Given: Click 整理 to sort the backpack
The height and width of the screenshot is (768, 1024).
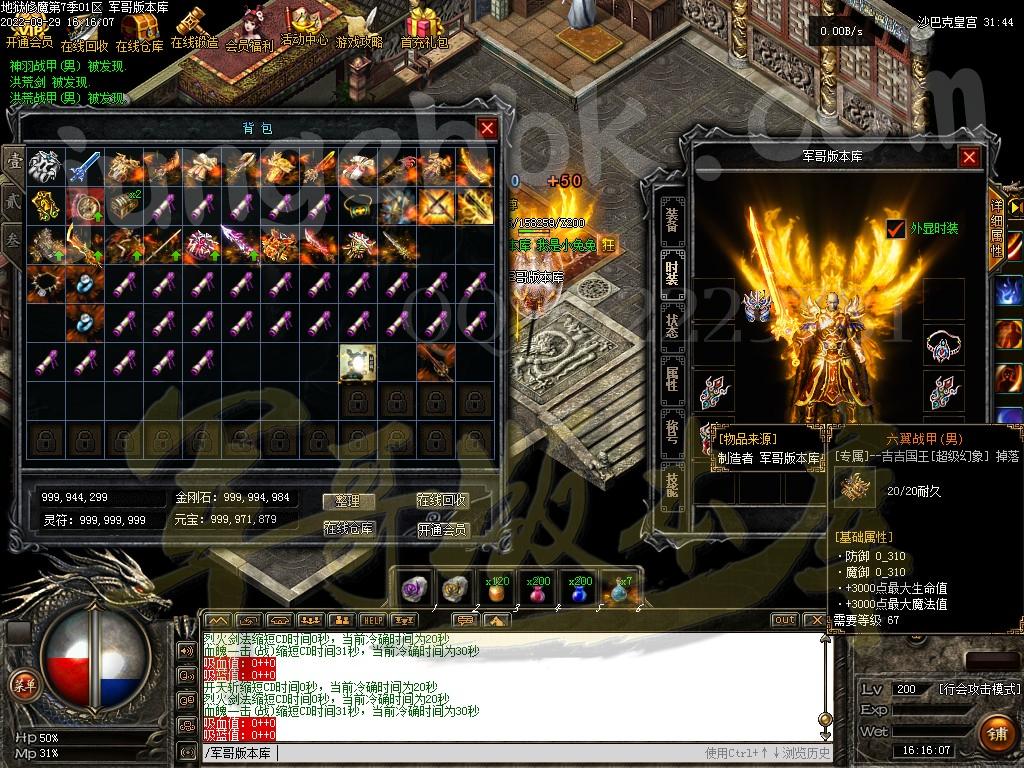Looking at the screenshot, I should (347, 501).
